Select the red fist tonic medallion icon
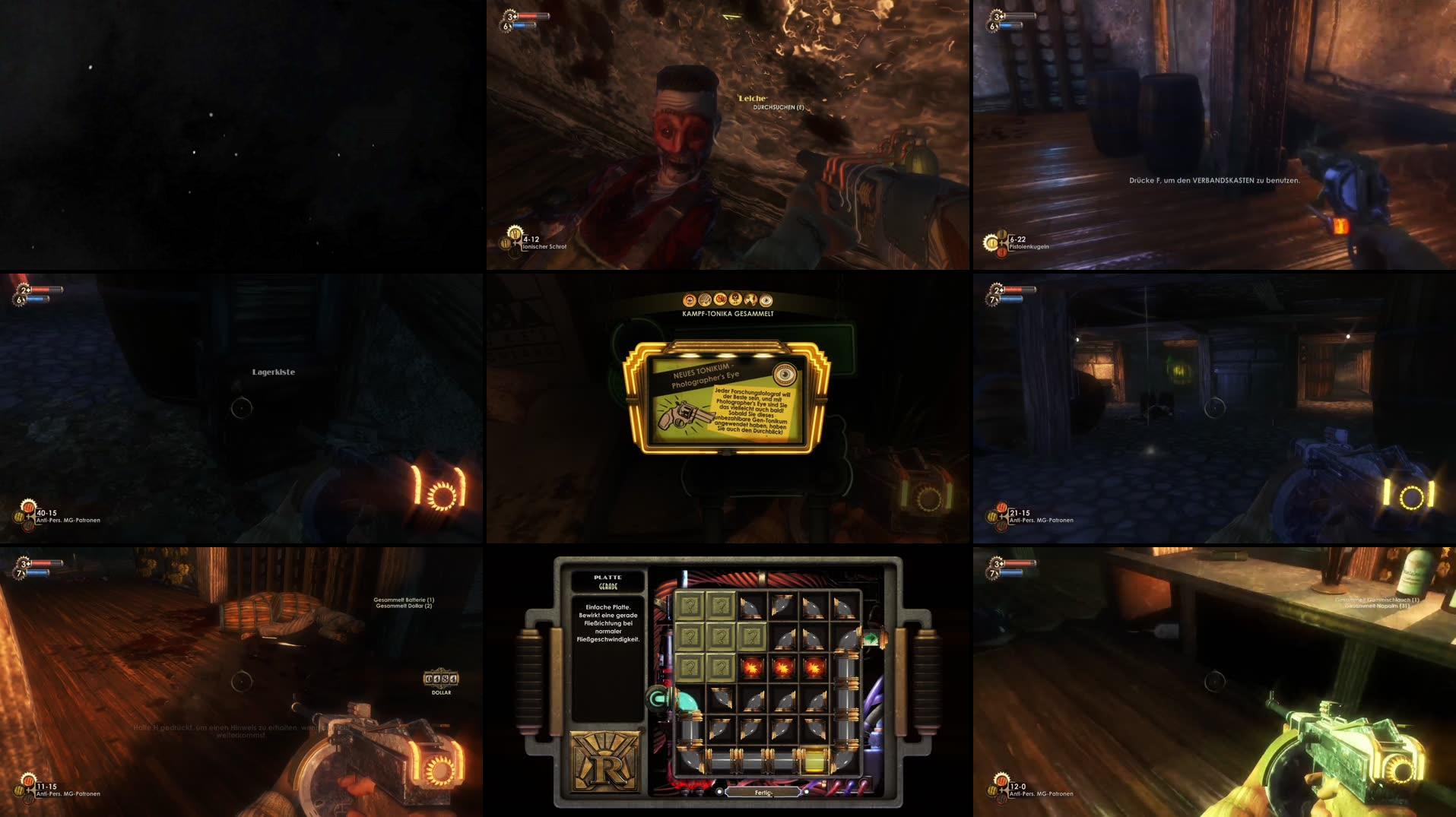Image resolution: width=1456 pixels, height=817 pixels. coord(721,300)
